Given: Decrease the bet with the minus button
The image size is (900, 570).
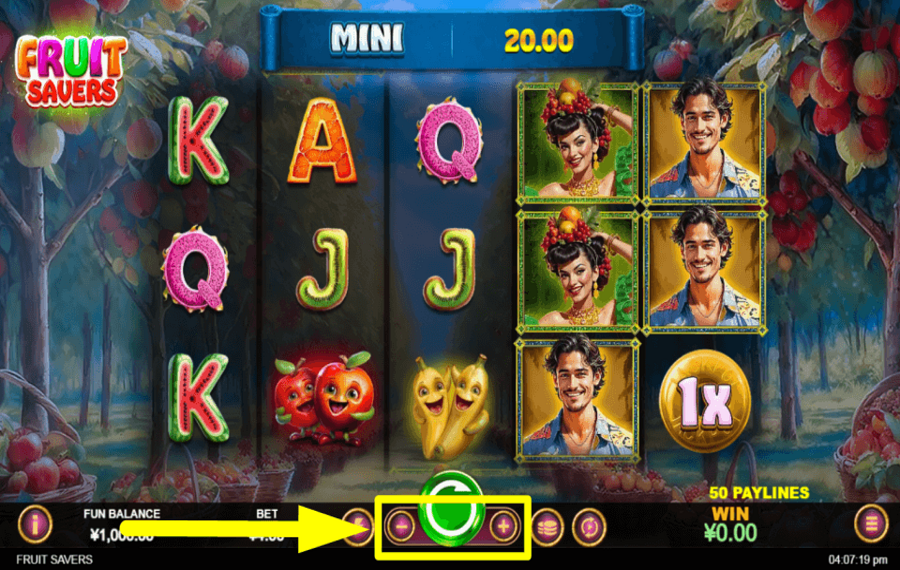Looking at the screenshot, I should coord(399,525).
